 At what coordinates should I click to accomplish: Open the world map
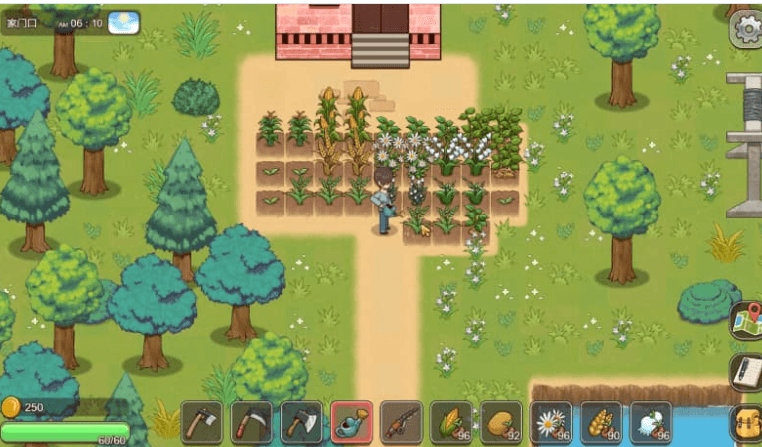[x=746, y=322]
